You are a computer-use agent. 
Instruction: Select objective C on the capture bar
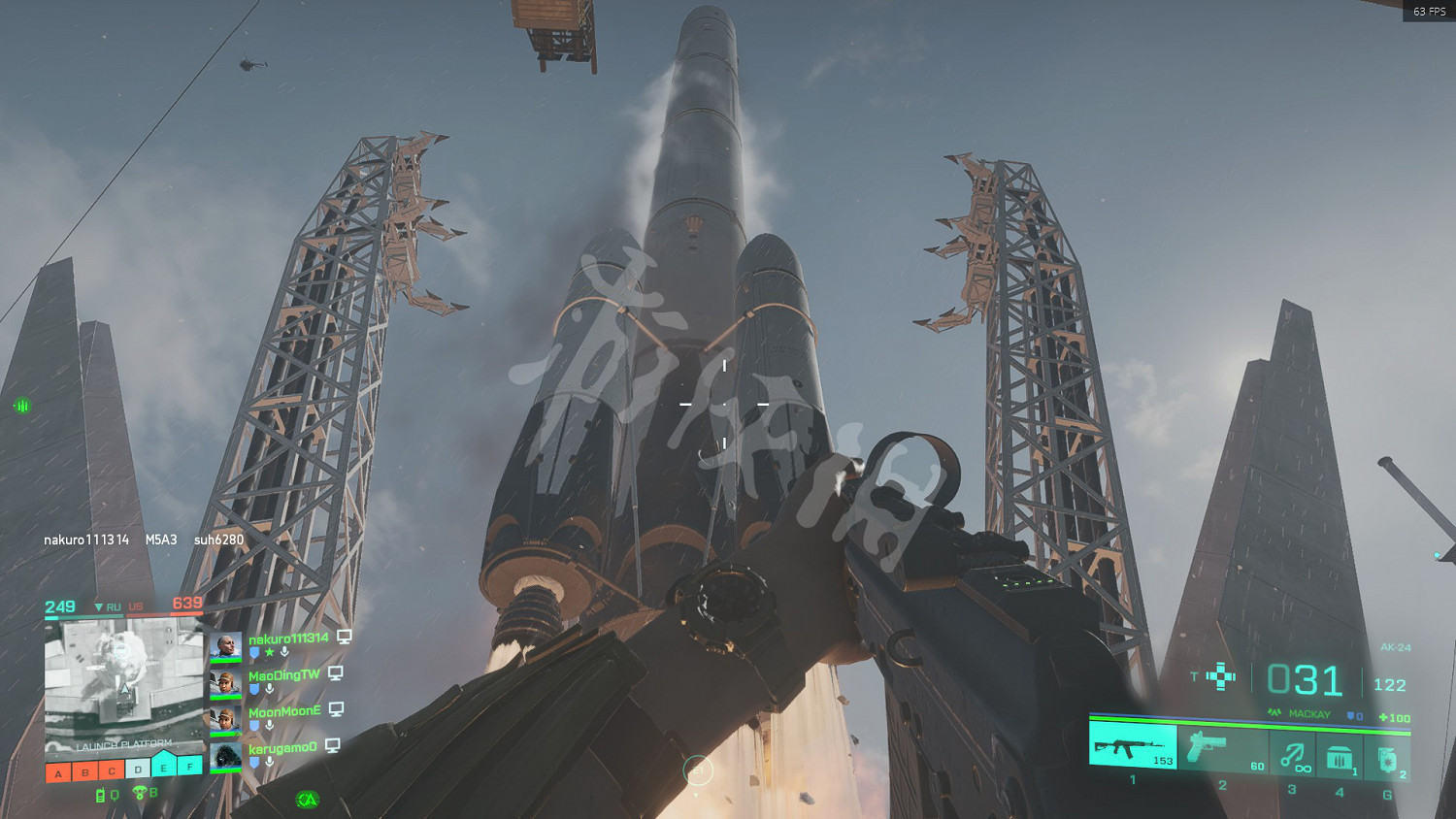(x=112, y=771)
